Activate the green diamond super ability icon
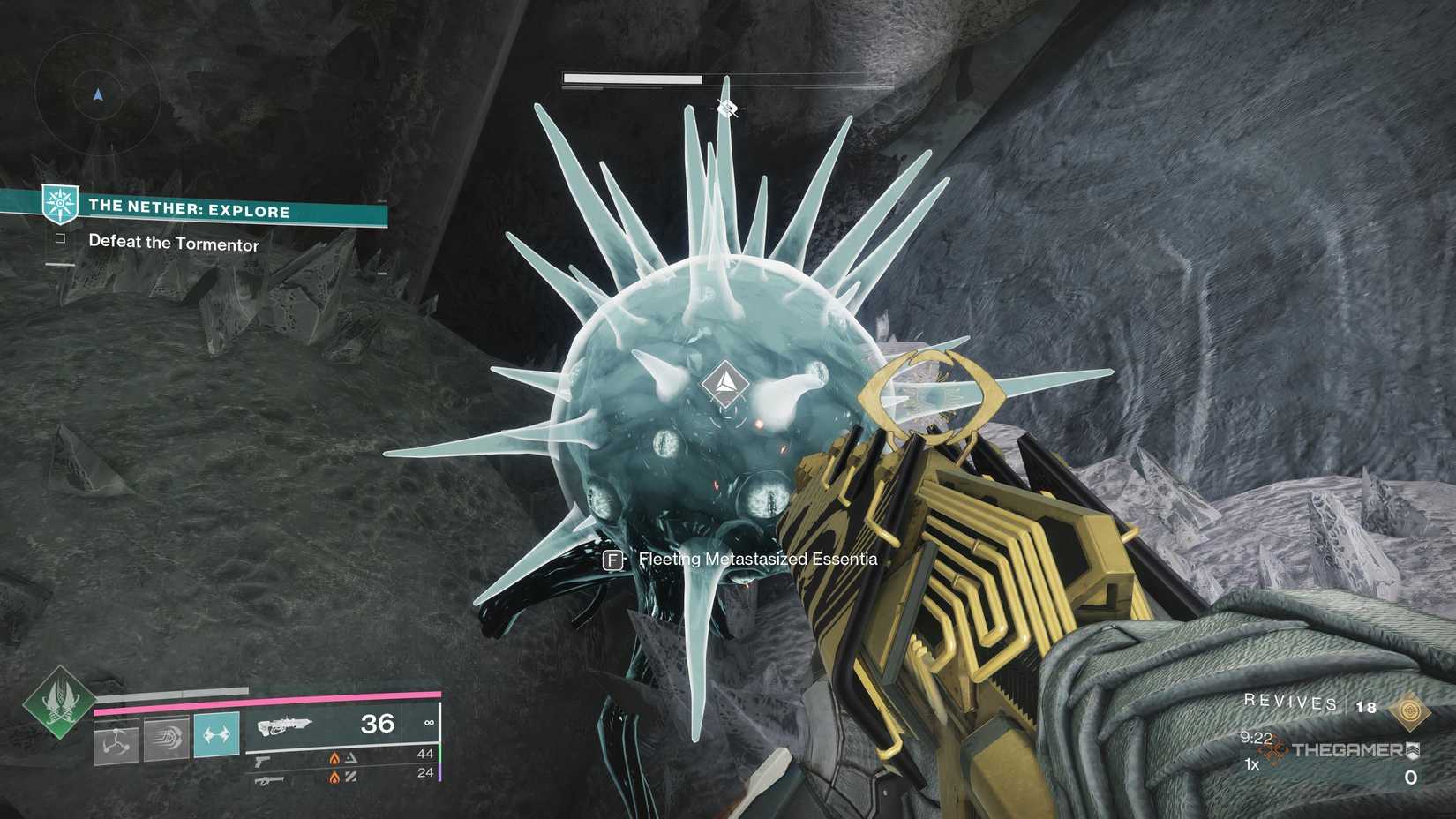 [59, 703]
